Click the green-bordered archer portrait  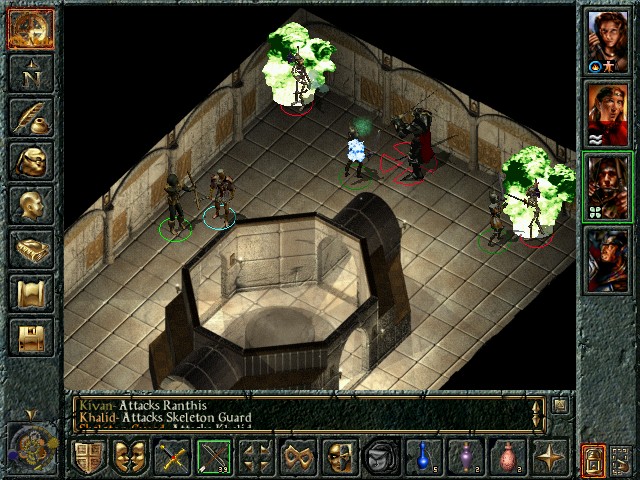tap(607, 186)
